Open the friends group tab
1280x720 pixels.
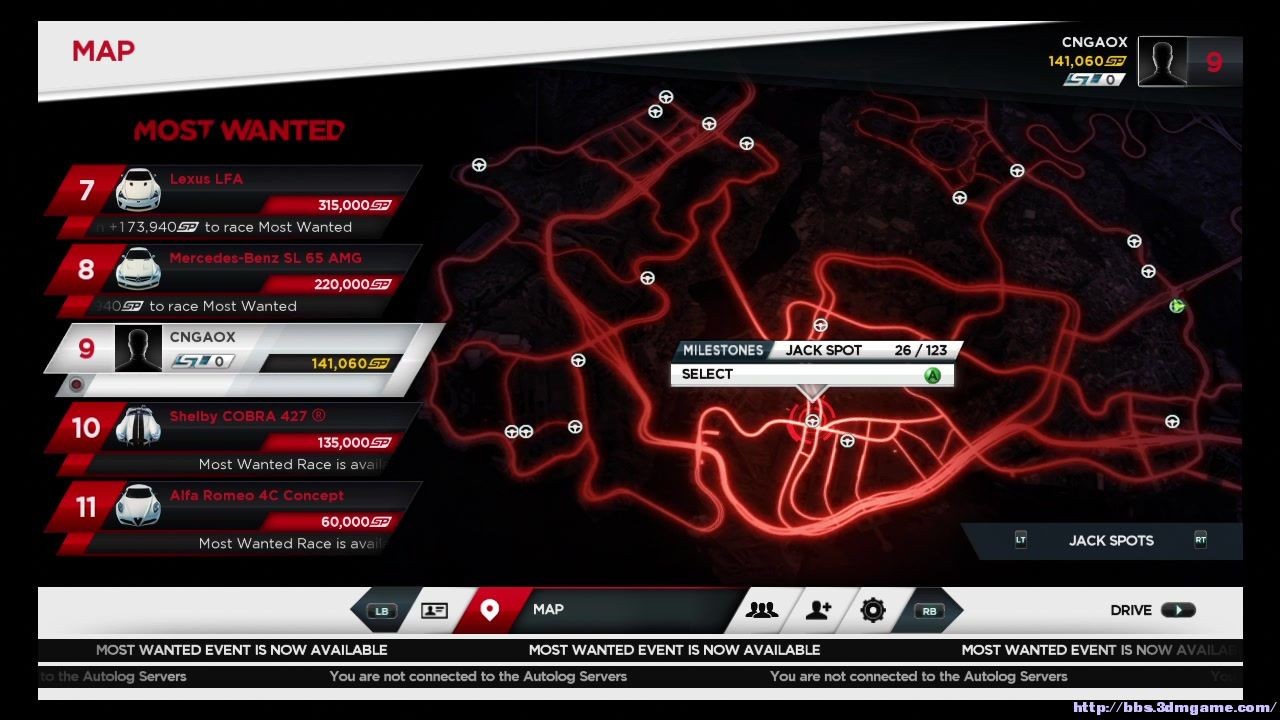(762, 610)
